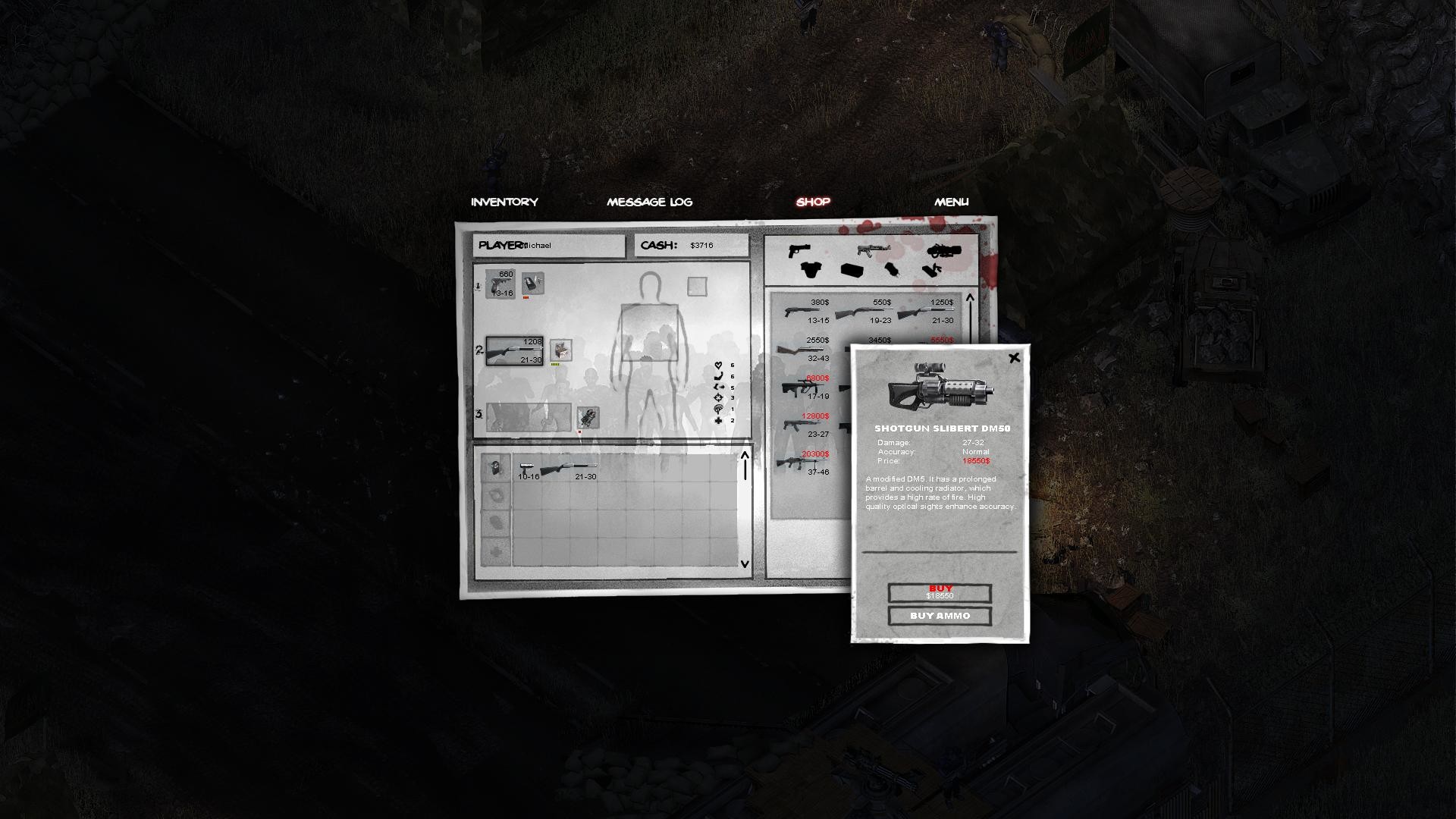Open the body armor category icon
Image resolution: width=1456 pixels, height=819 pixels.
click(811, 271)
